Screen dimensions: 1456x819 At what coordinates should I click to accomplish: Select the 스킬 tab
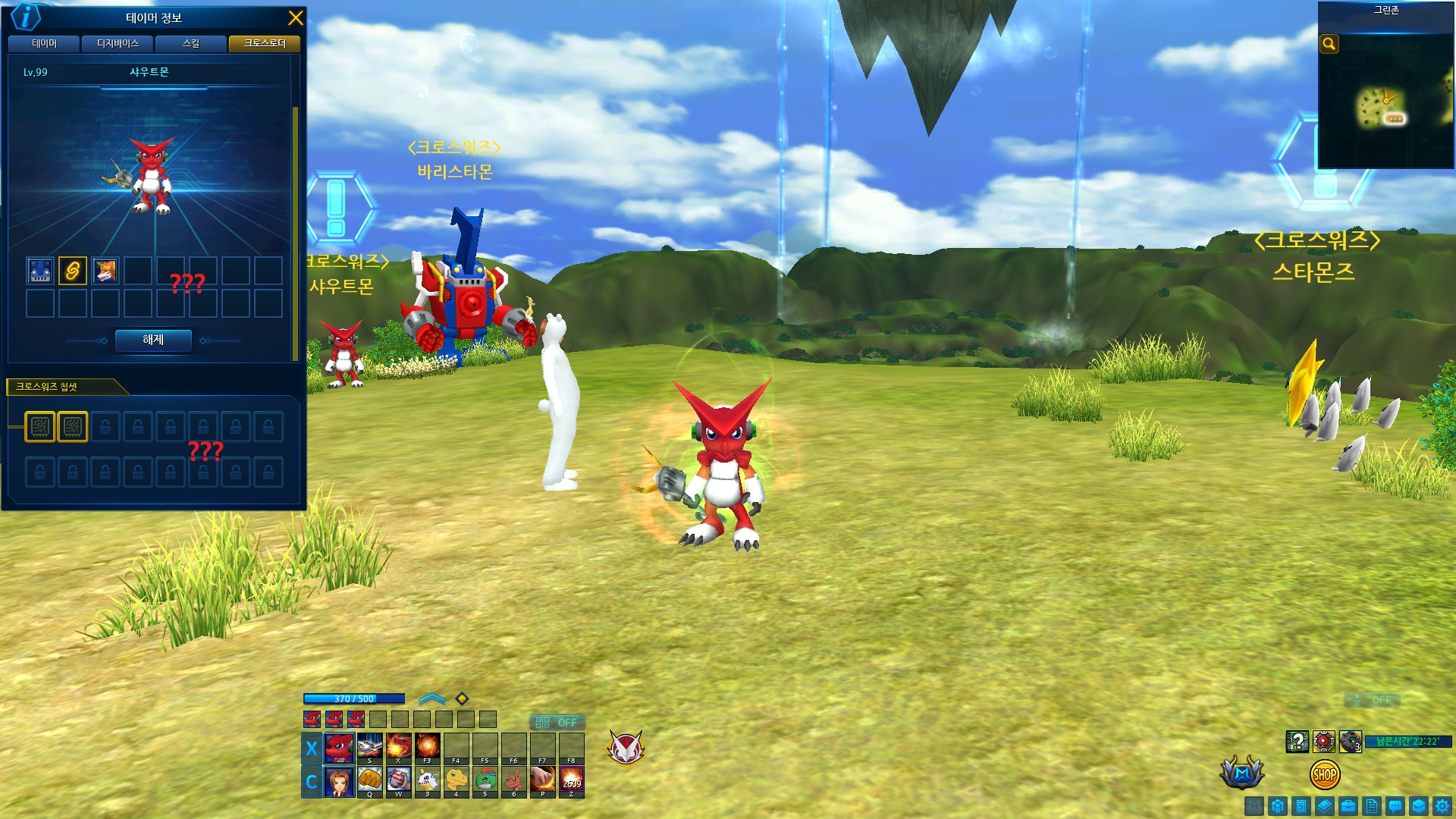(x=190, y=44)
